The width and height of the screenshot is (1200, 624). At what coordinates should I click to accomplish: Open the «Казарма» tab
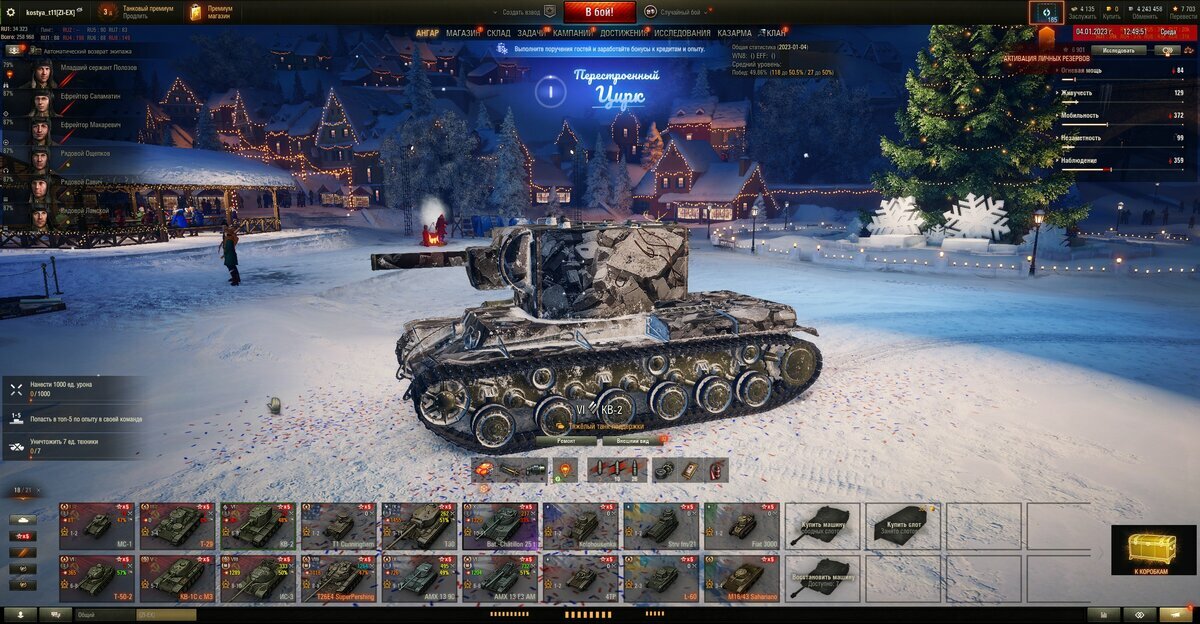pos(734,33)
